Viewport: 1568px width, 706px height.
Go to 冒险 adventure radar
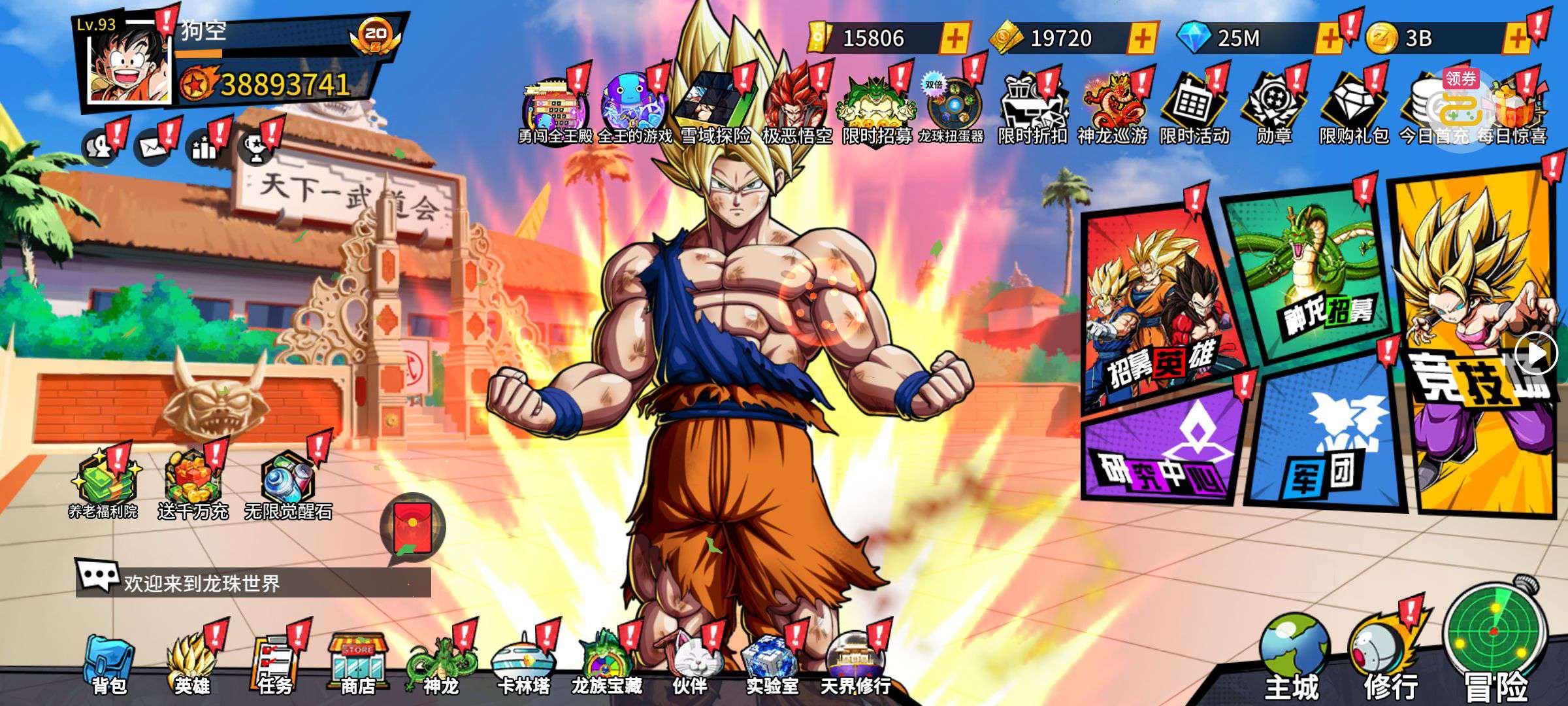(1495, 644)
